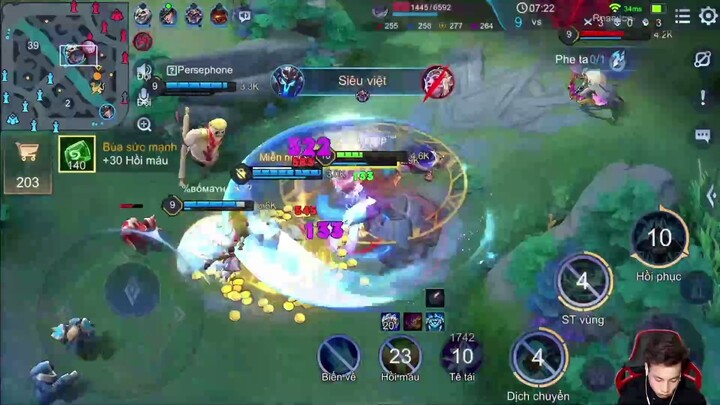This screenshot has width=720, height=405.
Task: Tap the movement joystick
Action: [x=131, y=291]
